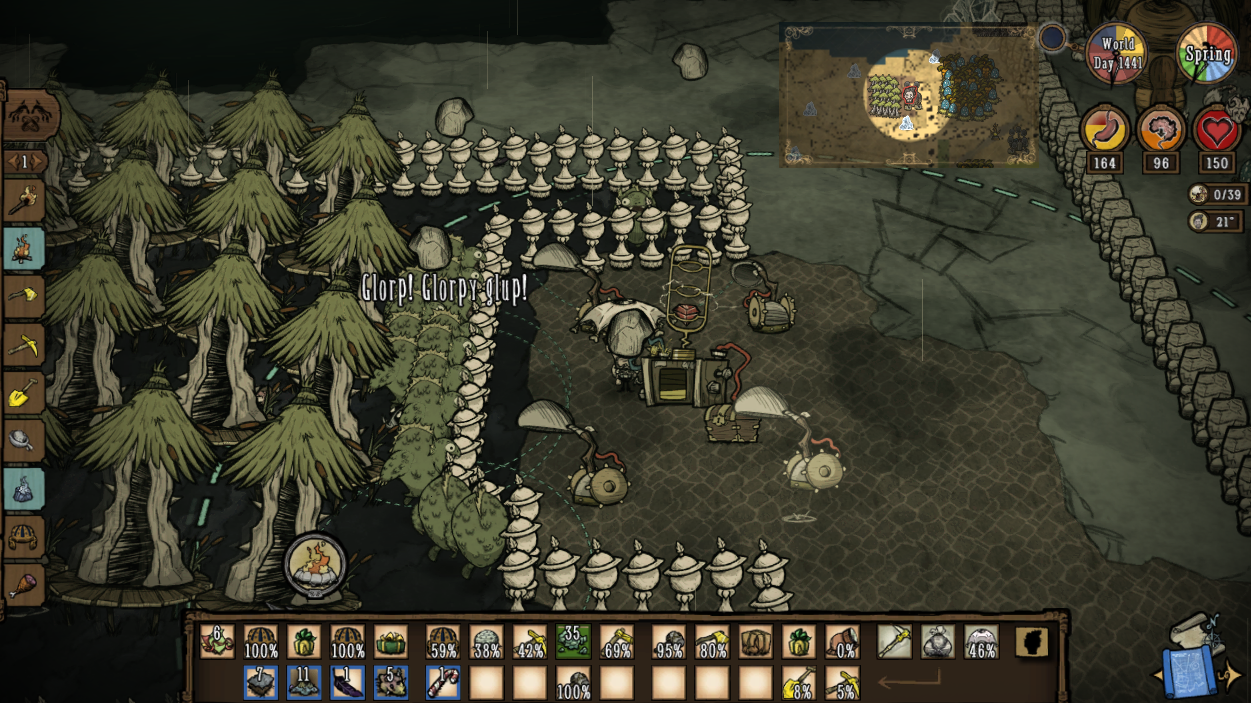1251x703 pixels.
Task: Click the minimap overlay
Action: coord(908,95)
